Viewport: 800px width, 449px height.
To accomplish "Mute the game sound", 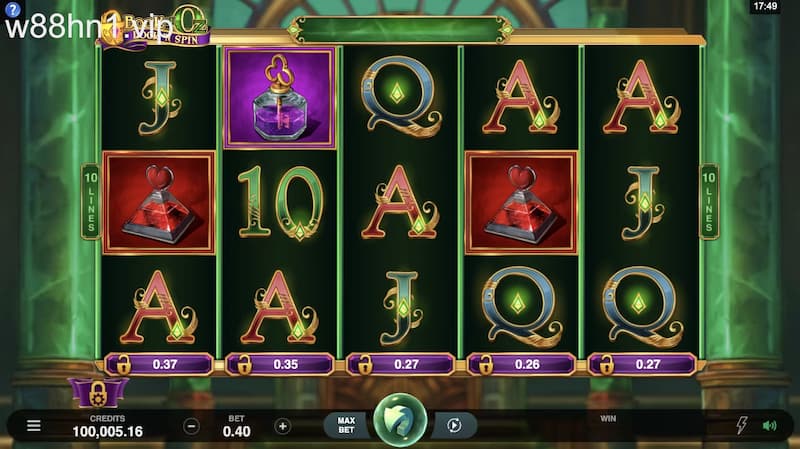I will click(769, 426).
